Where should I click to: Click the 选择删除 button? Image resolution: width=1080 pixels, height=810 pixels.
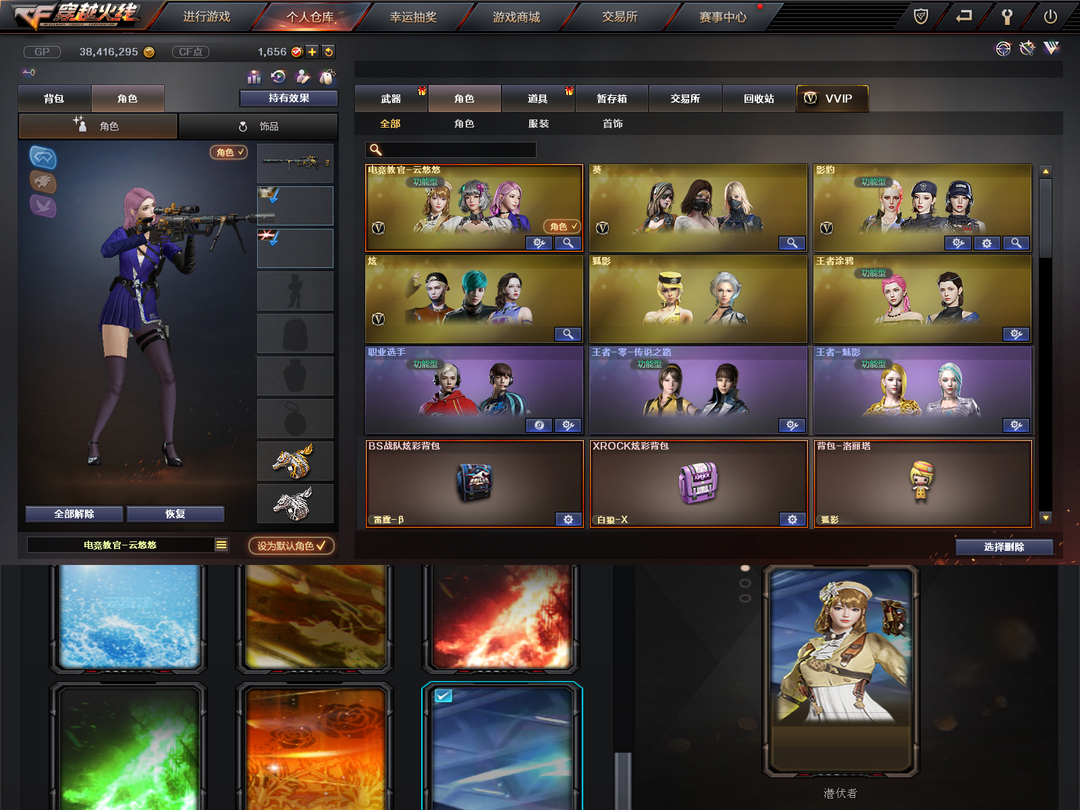[1003, 547]
